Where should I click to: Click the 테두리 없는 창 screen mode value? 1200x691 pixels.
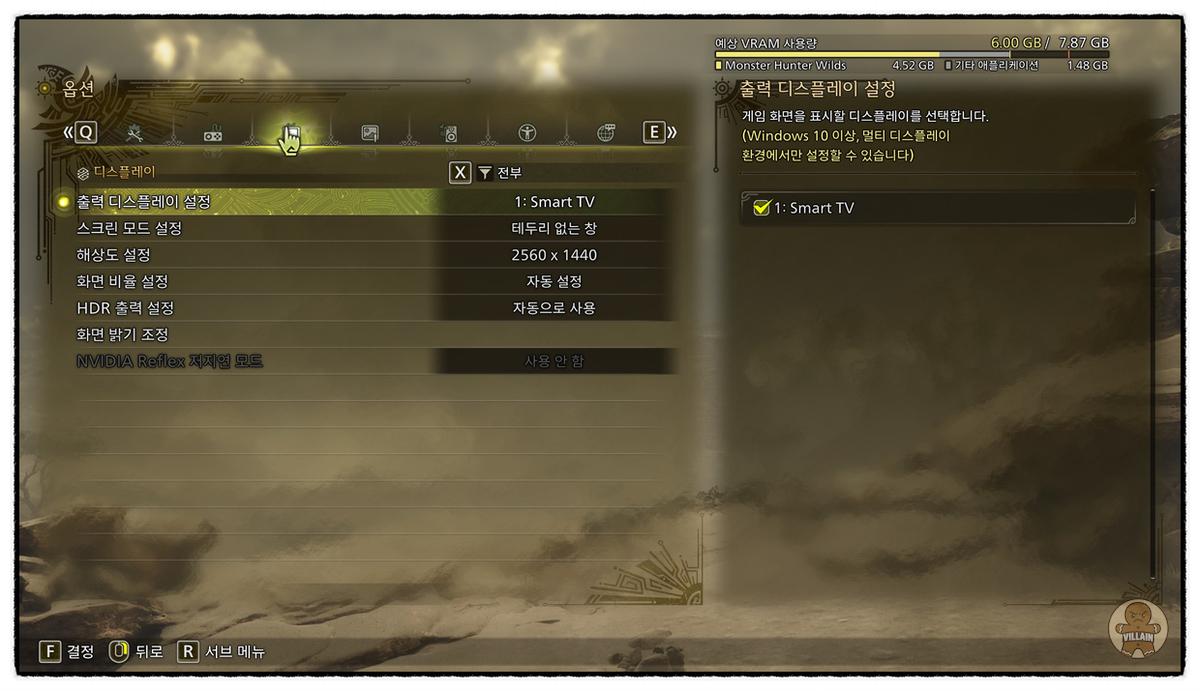(554, 229)
